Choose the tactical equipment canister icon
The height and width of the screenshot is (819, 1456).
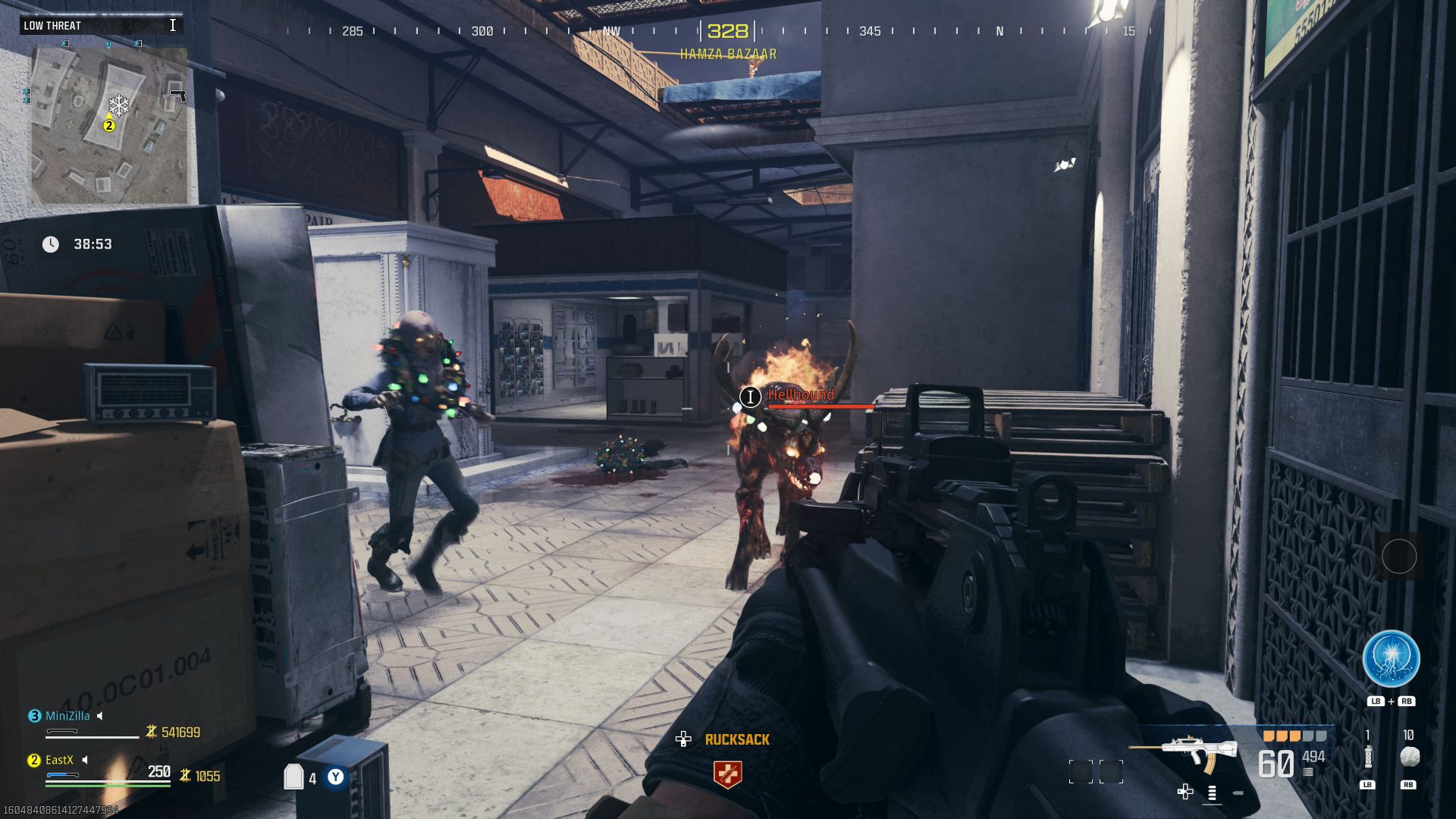click(1368, 757)
